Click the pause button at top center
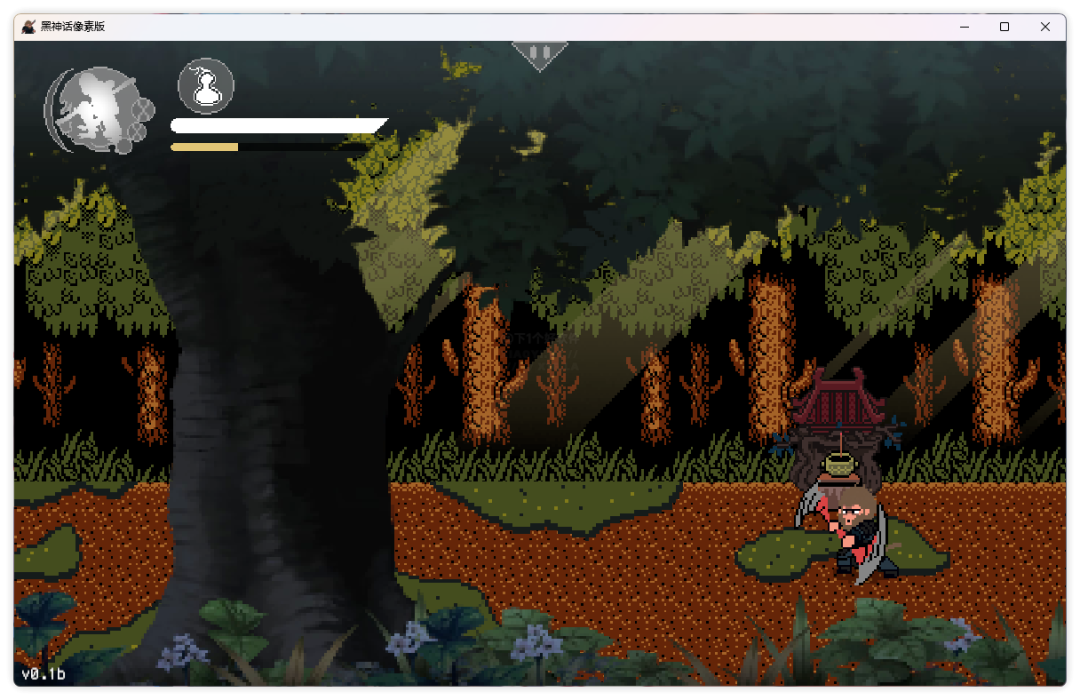1080x700 pixels. (539, 53)
